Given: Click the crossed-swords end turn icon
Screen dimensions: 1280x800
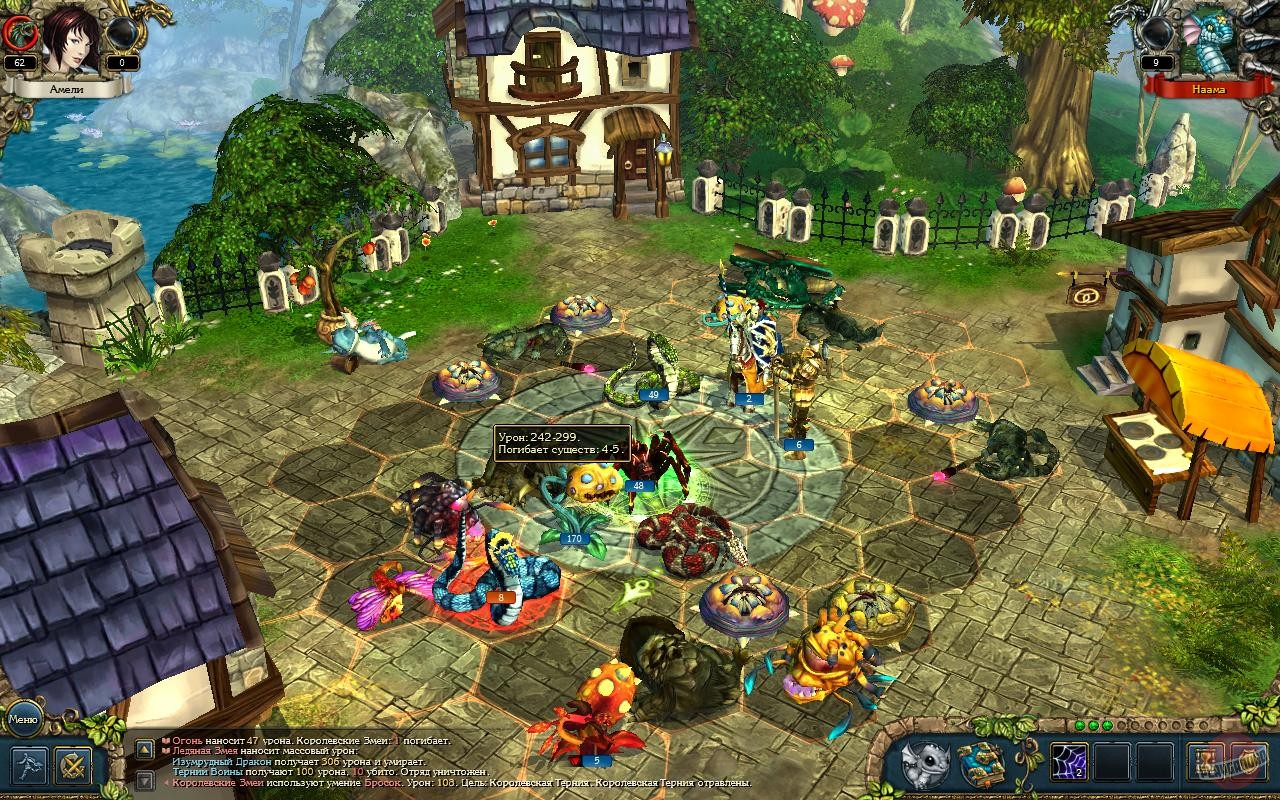Looking at the screenshot, I should click(72, 765).
